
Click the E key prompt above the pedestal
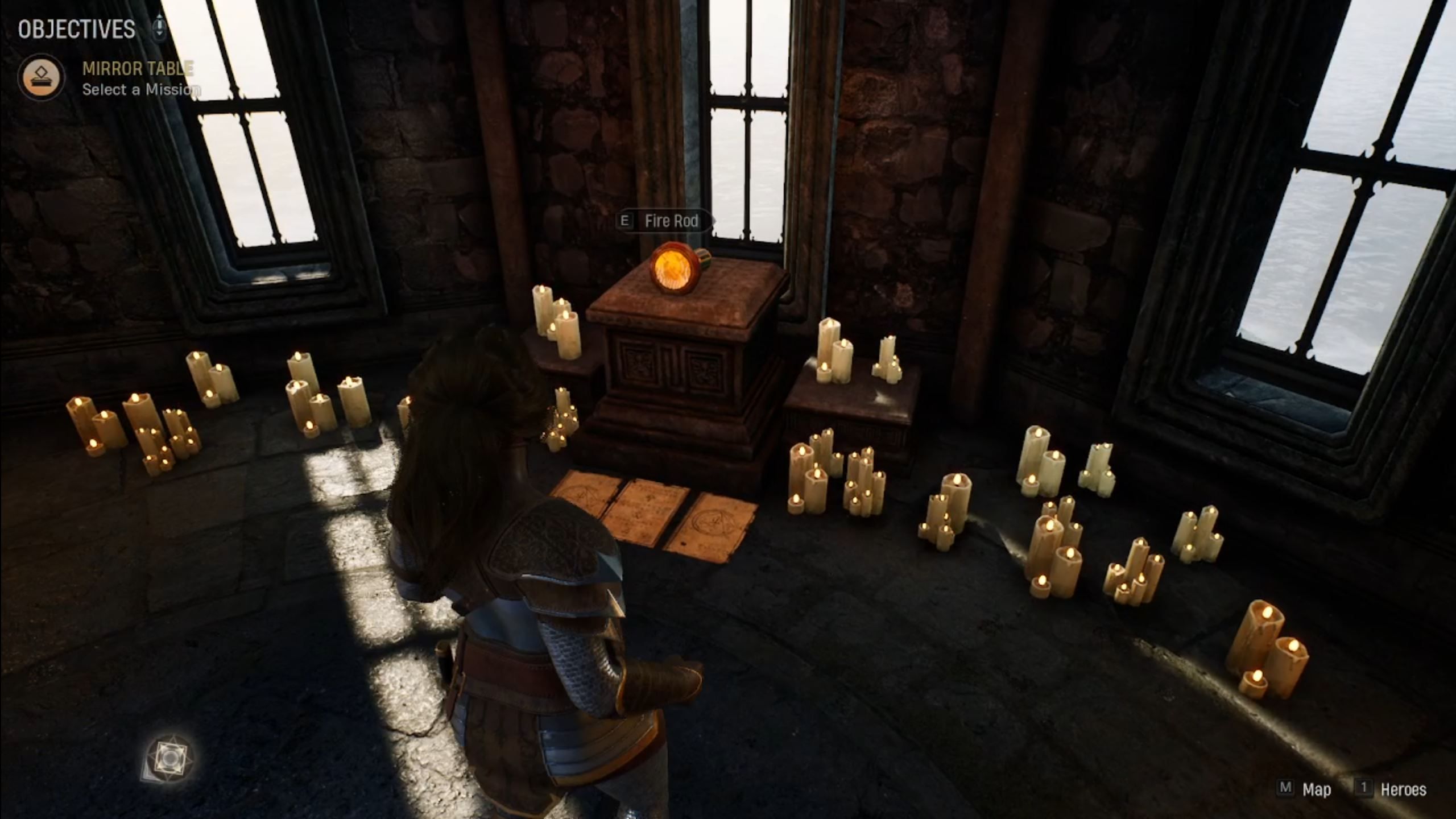[x=626, y=222]
